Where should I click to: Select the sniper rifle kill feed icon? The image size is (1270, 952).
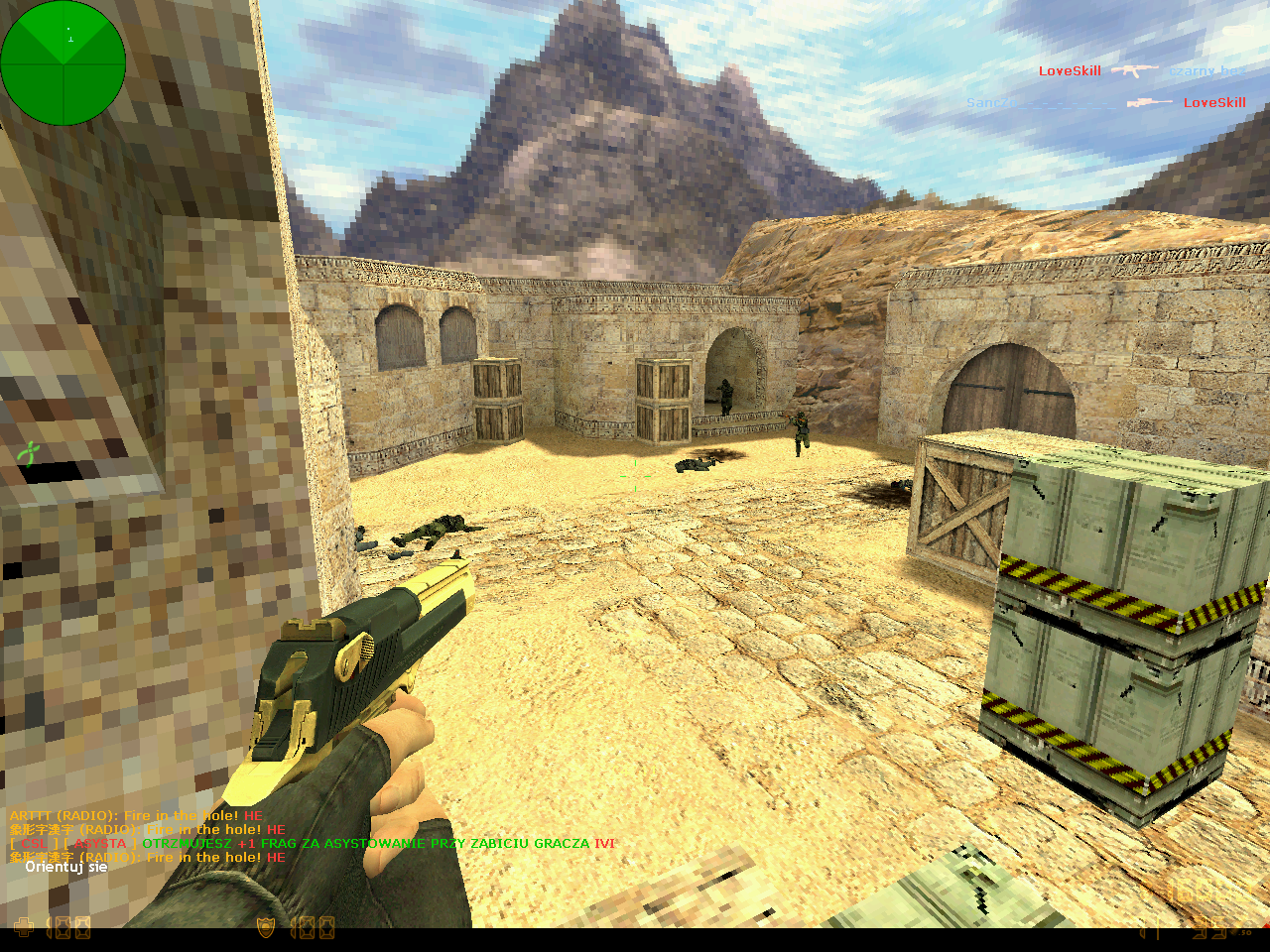1149,102
